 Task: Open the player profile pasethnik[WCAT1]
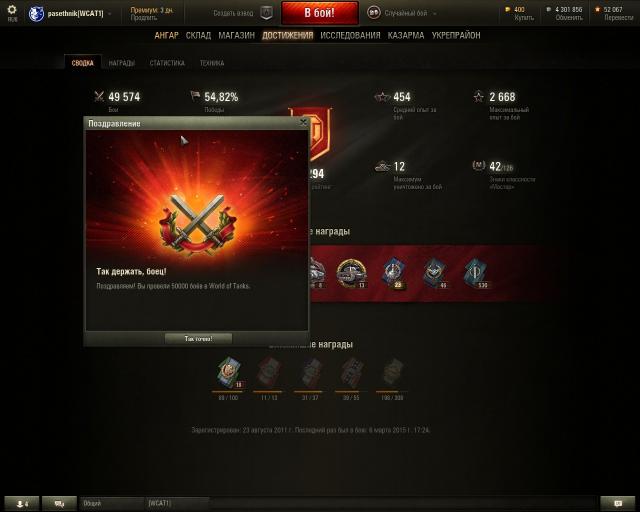point(75,13)
